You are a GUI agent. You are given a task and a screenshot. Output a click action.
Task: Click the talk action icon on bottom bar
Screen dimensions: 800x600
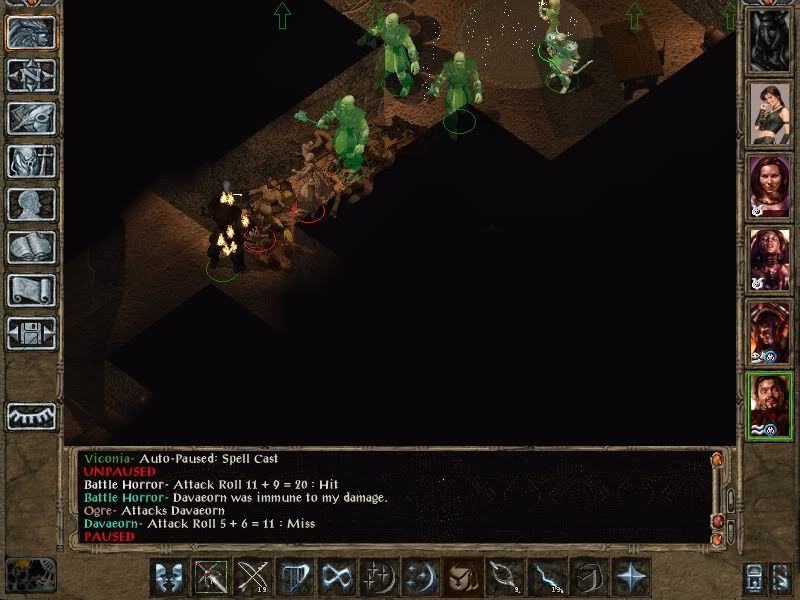click(x=170, y=578)
